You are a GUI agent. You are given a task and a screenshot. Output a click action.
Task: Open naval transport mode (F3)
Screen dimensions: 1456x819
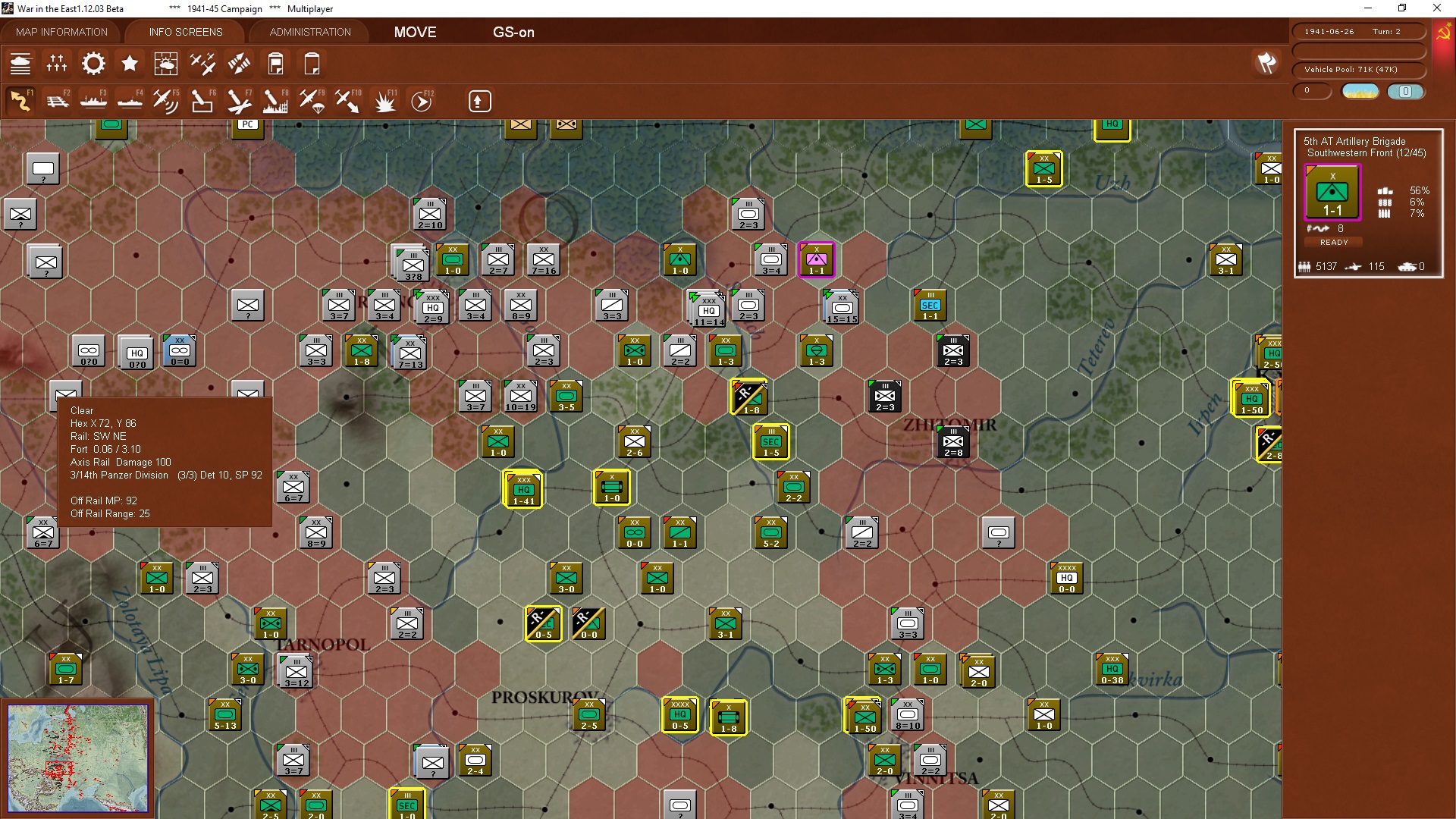94,100
